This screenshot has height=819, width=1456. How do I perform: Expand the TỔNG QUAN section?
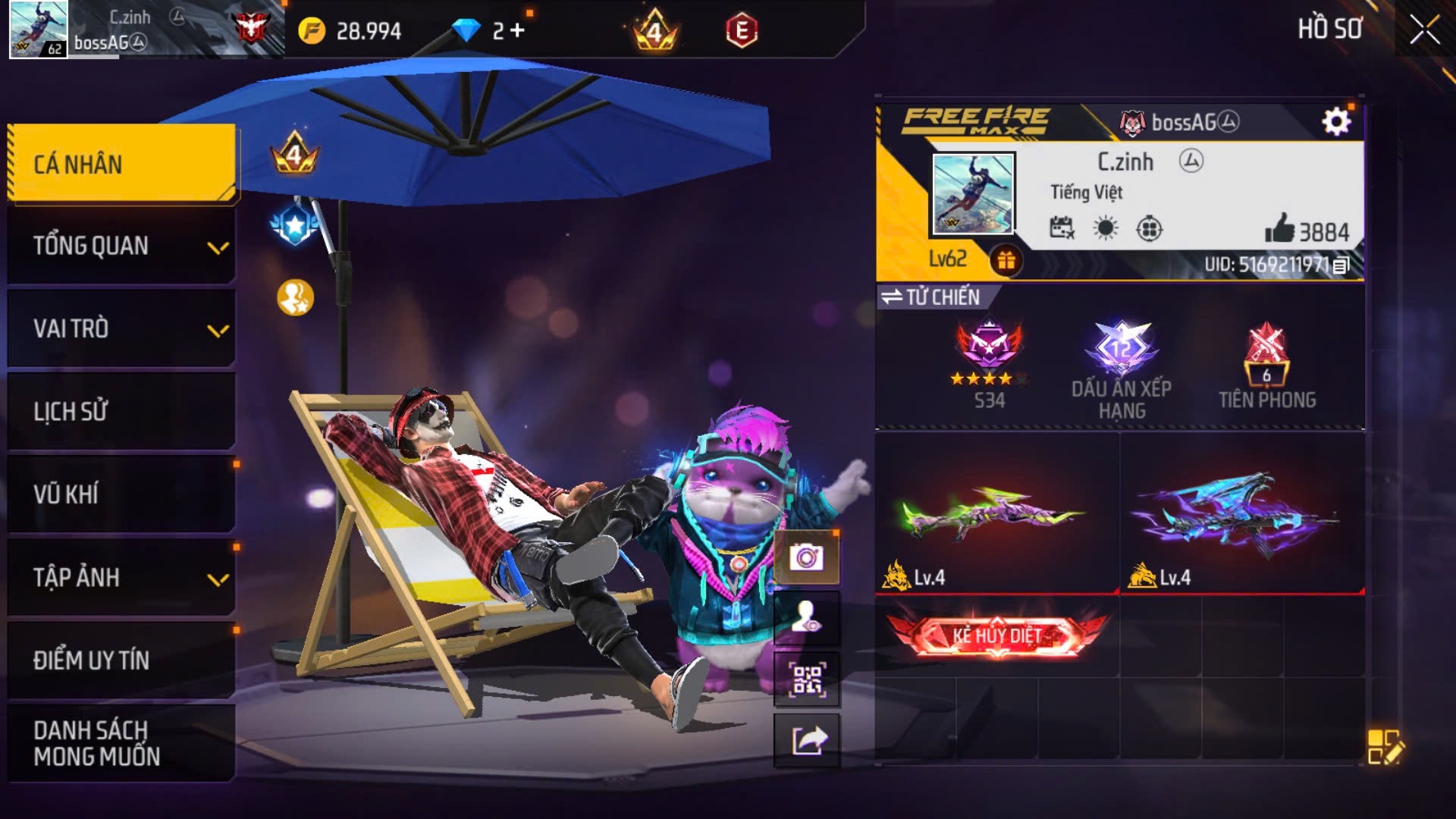click(121, 246)
